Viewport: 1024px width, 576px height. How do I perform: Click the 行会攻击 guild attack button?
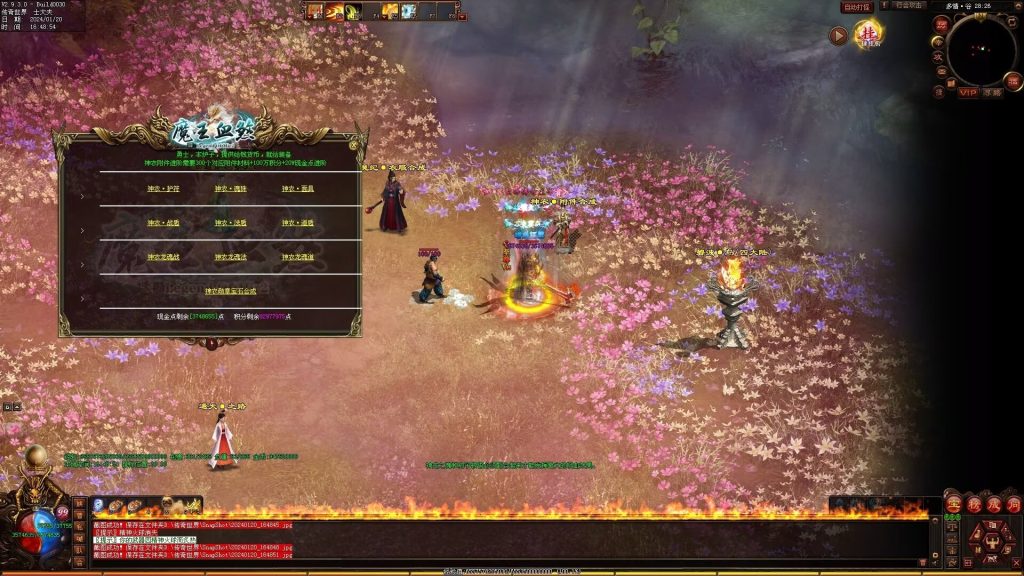tap(909, 6)
